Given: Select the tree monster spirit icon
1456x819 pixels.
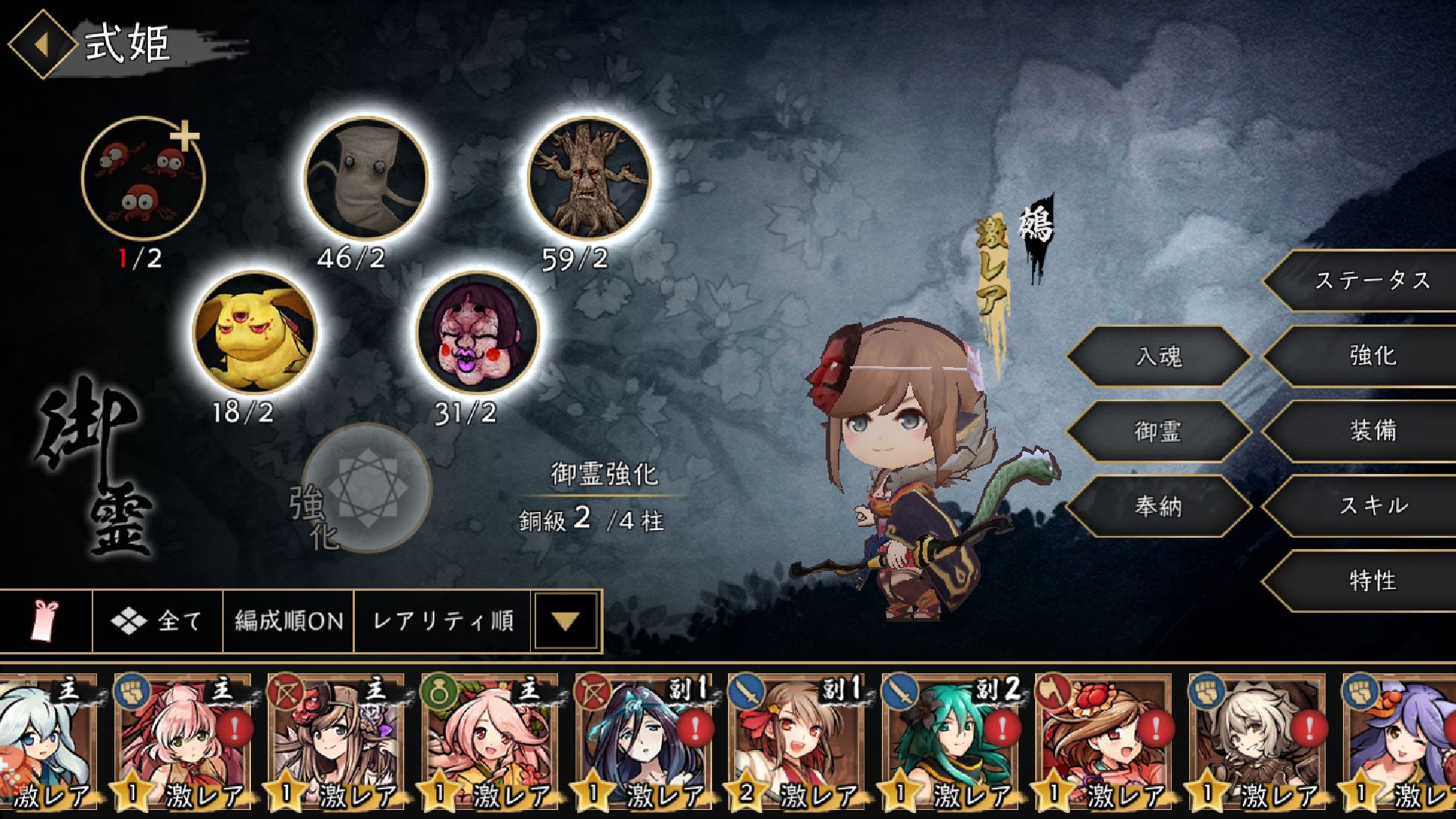Looking at the screenshot, I should 589,178.
